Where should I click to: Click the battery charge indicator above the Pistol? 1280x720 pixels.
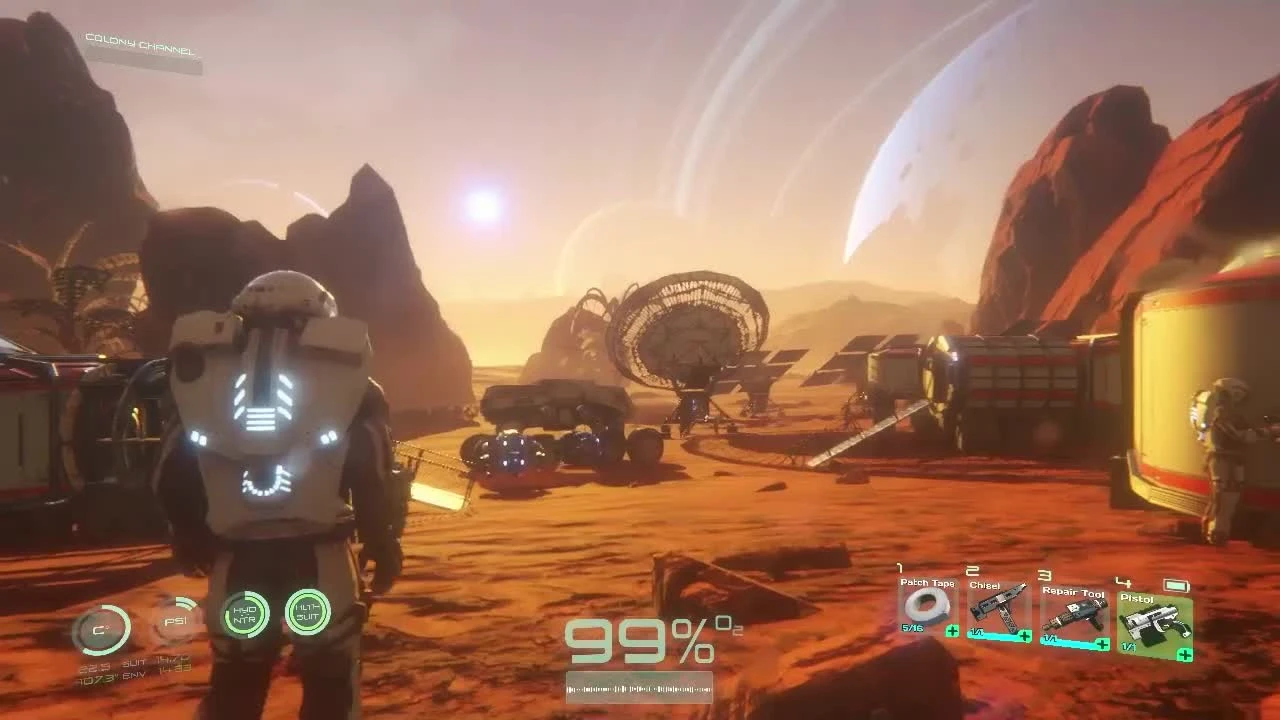(x=1175, y=586)
